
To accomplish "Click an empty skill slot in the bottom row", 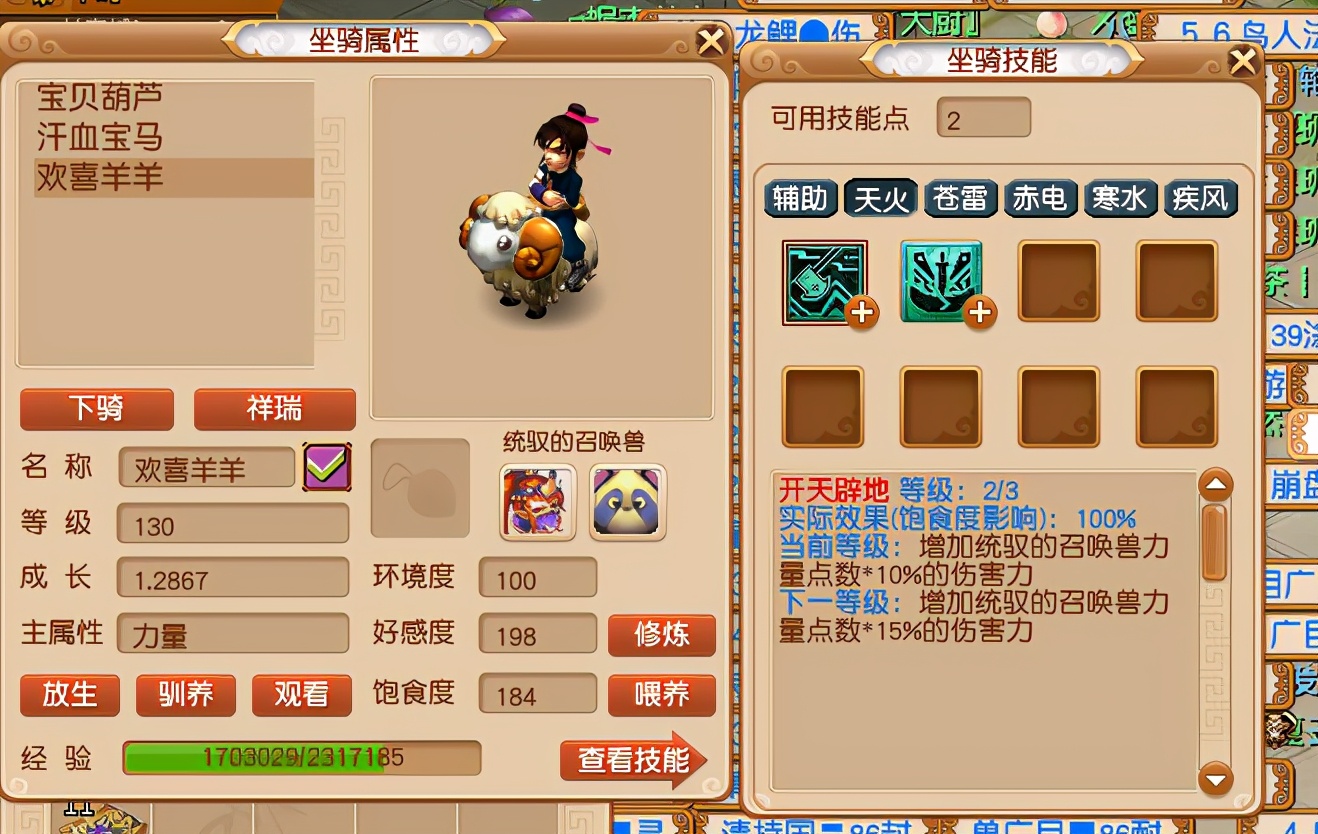I will pyautogui.click(x=823, y=406).
